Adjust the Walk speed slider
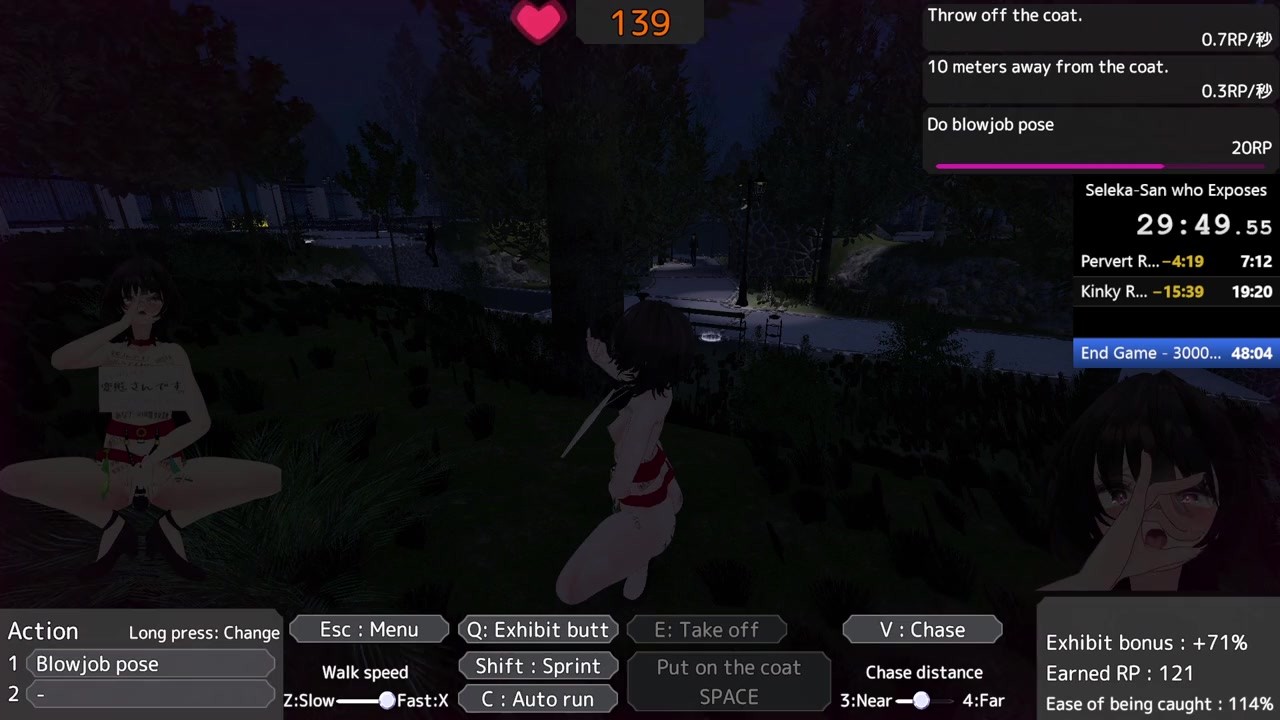The width and height of the screenshot is (1280, 720). [386, 700]
